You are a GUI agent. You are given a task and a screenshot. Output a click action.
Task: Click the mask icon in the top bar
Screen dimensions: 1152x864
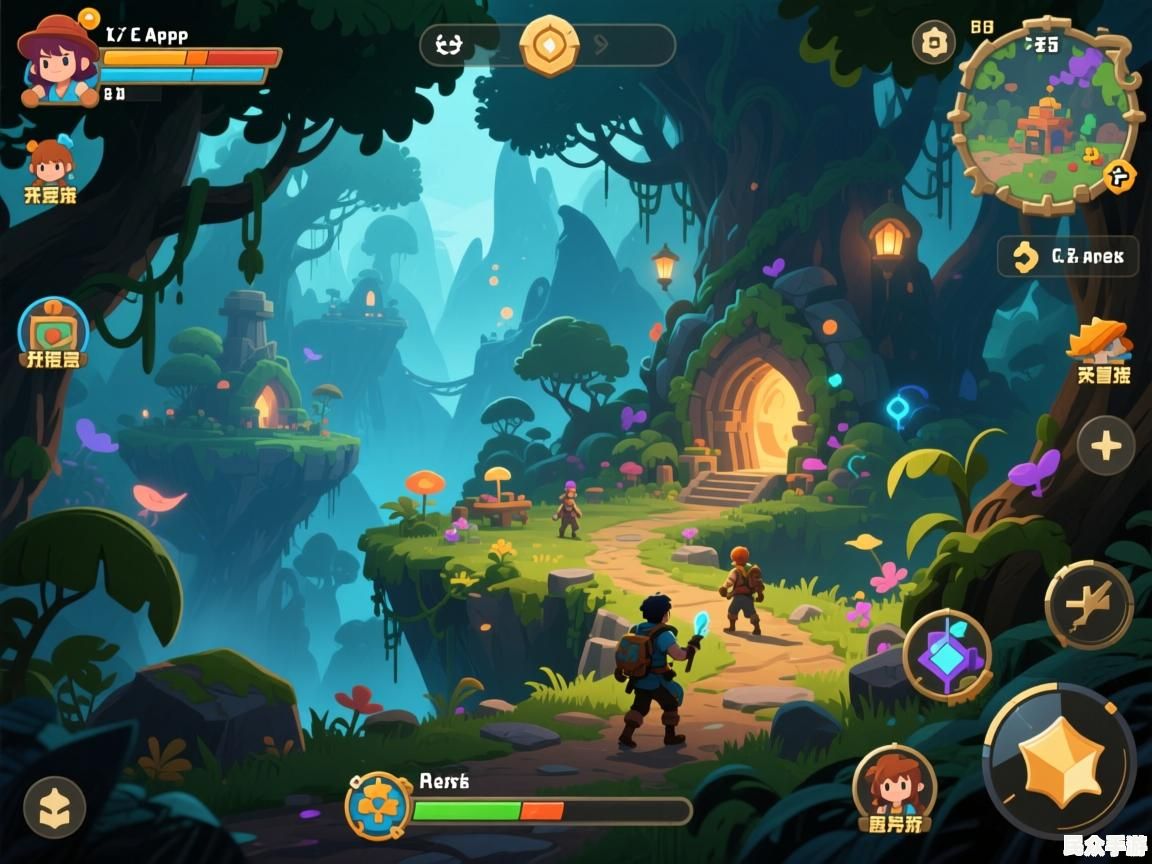pyautogui.click(x=449, y=45)
